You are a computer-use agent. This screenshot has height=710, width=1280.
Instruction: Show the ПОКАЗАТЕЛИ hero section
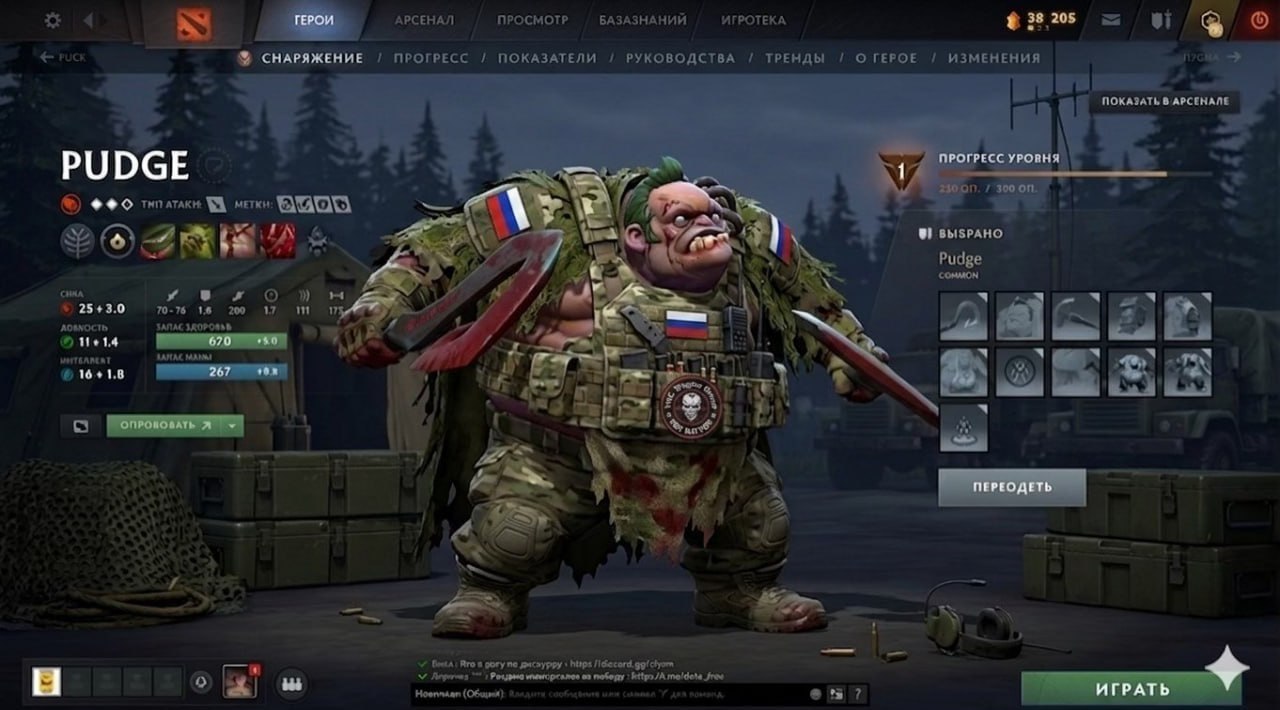547,58
